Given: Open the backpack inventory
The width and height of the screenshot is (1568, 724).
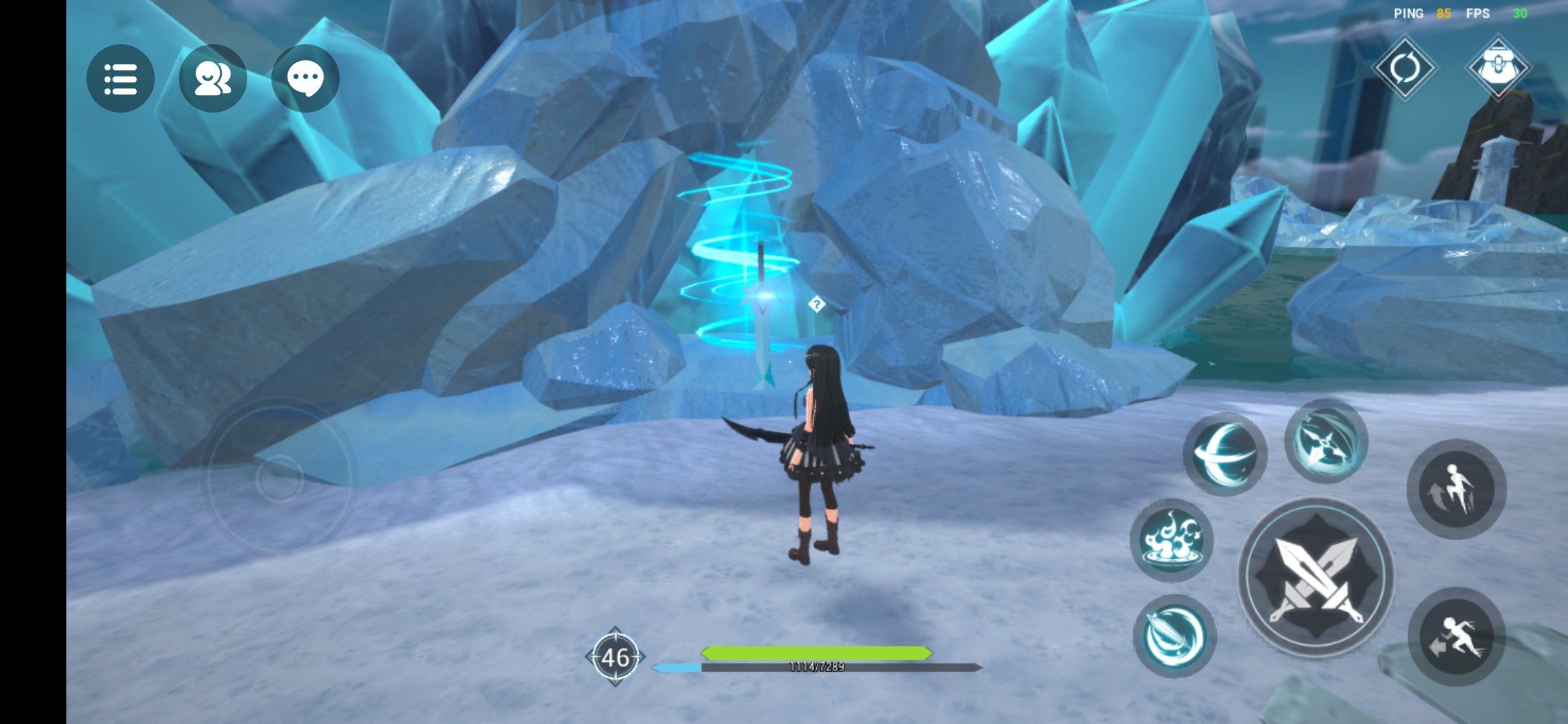Looking at the screenshot, I should tap(1497, 68).
